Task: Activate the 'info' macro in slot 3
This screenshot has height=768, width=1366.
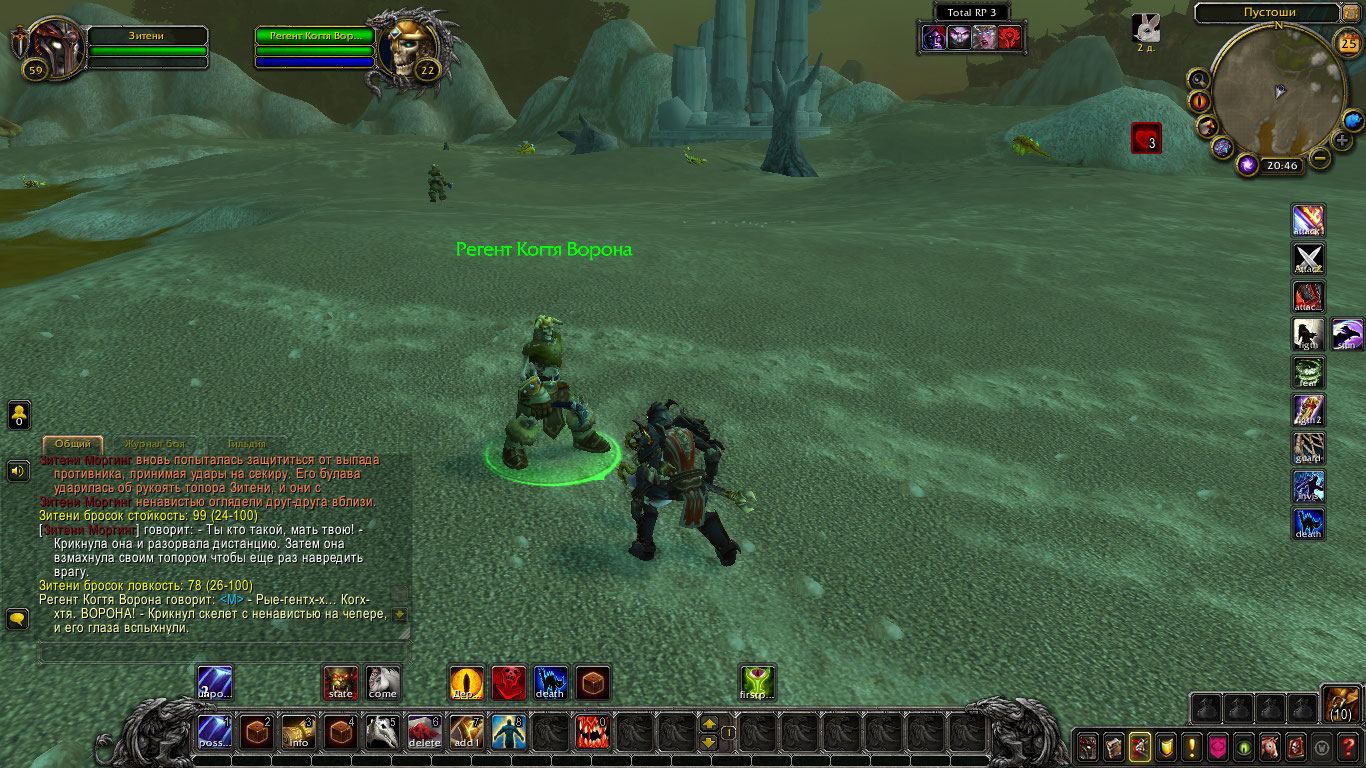Action: pyautogui.click(x=298, y=733)
